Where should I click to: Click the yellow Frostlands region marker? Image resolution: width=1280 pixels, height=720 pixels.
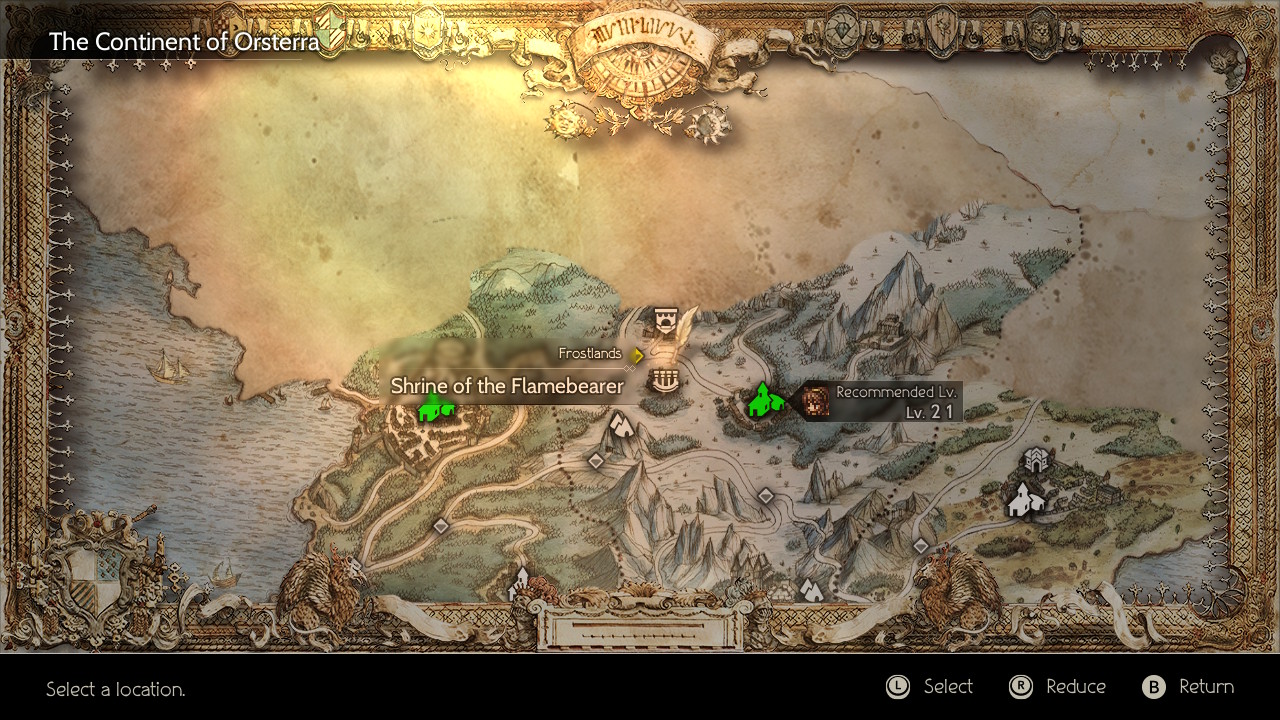click(637, 354)
